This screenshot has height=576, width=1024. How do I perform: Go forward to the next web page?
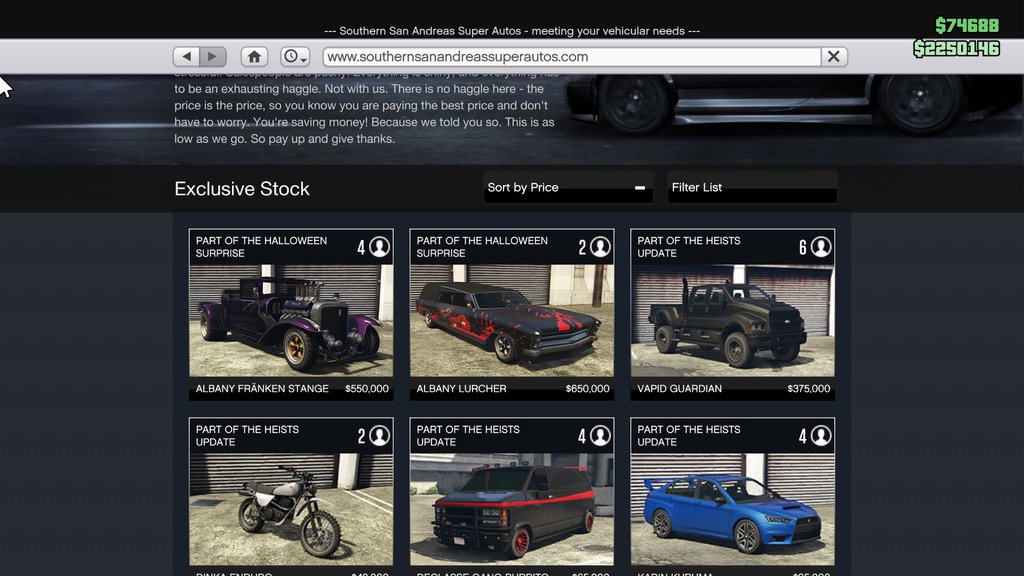click(x=213, y=57)
